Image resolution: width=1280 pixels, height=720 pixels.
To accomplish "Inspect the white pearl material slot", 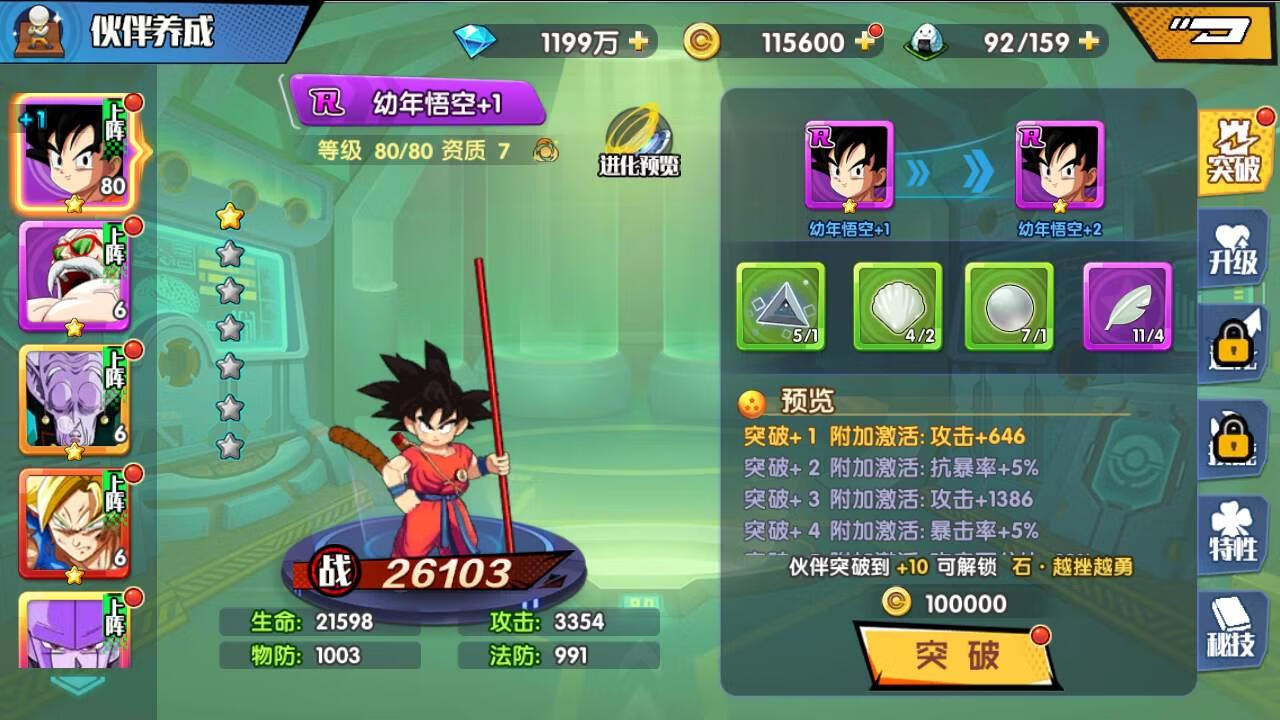I will point(1009,306).
